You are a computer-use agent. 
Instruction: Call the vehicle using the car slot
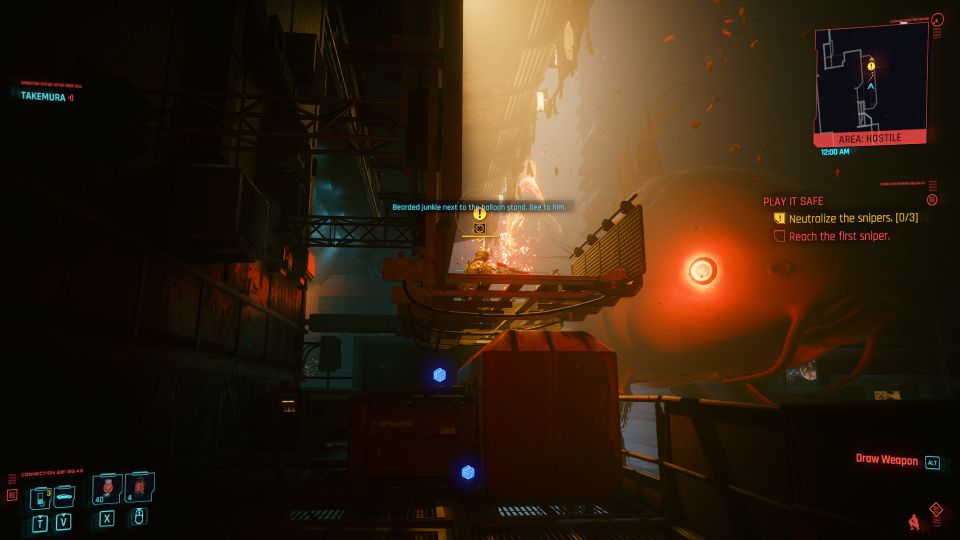click(x=64, y=495)
